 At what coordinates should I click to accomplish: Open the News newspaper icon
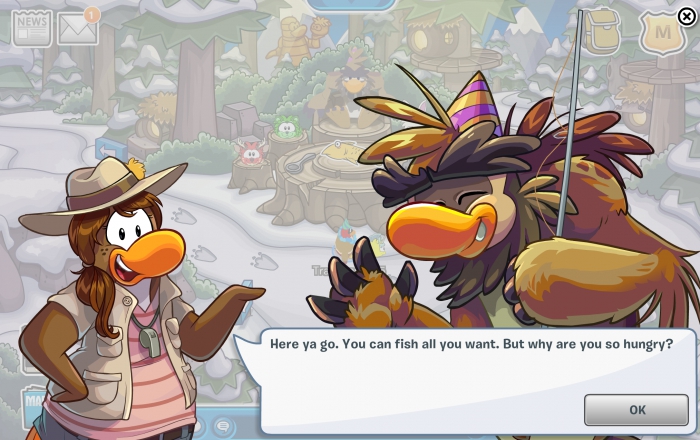pyautogui.click(x=31, y=29)
